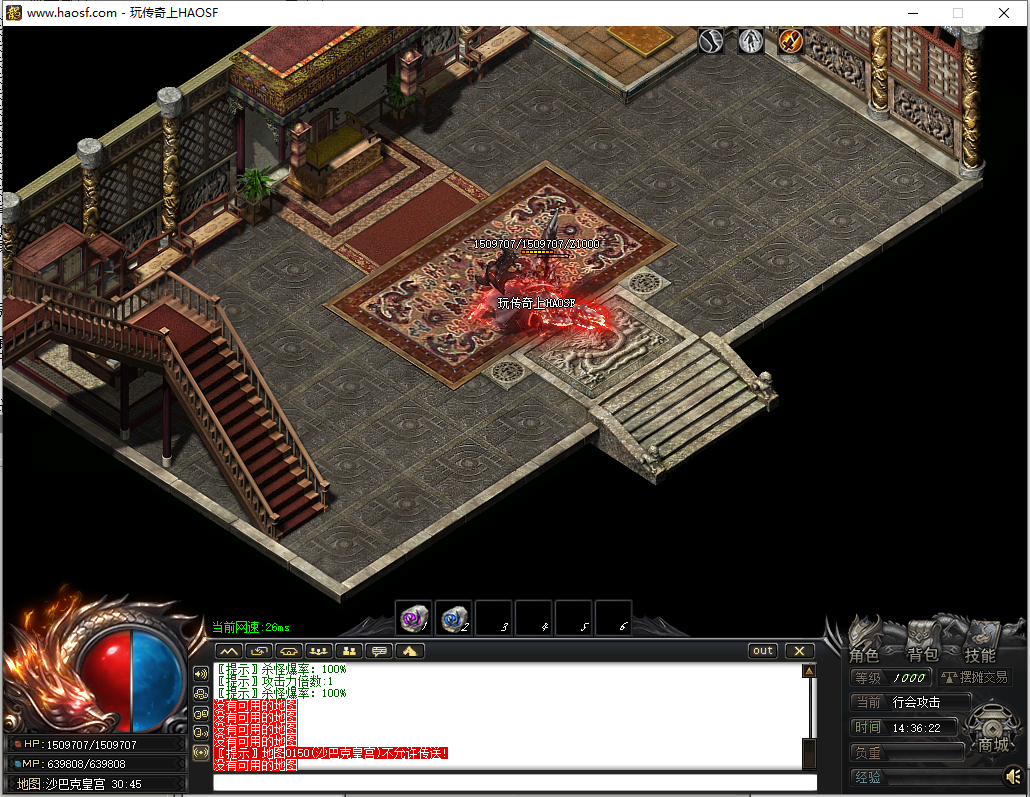Click the grey S-curve status icon
This screenshot has height=797, width=1030.
711,41
